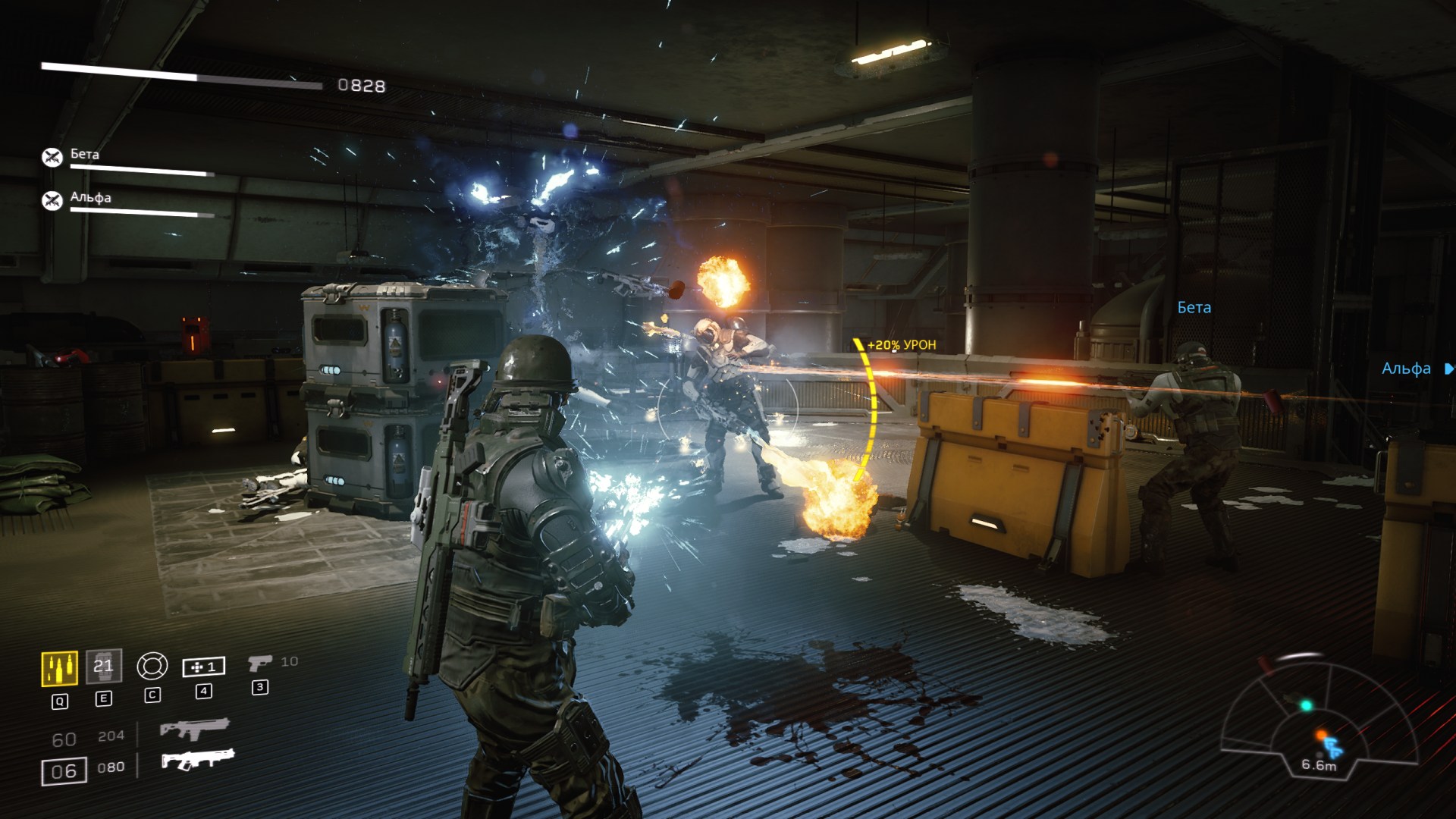The image size is (1456, 819).
Task: Use the first aid kit item
Action: [x=203, y=667]
